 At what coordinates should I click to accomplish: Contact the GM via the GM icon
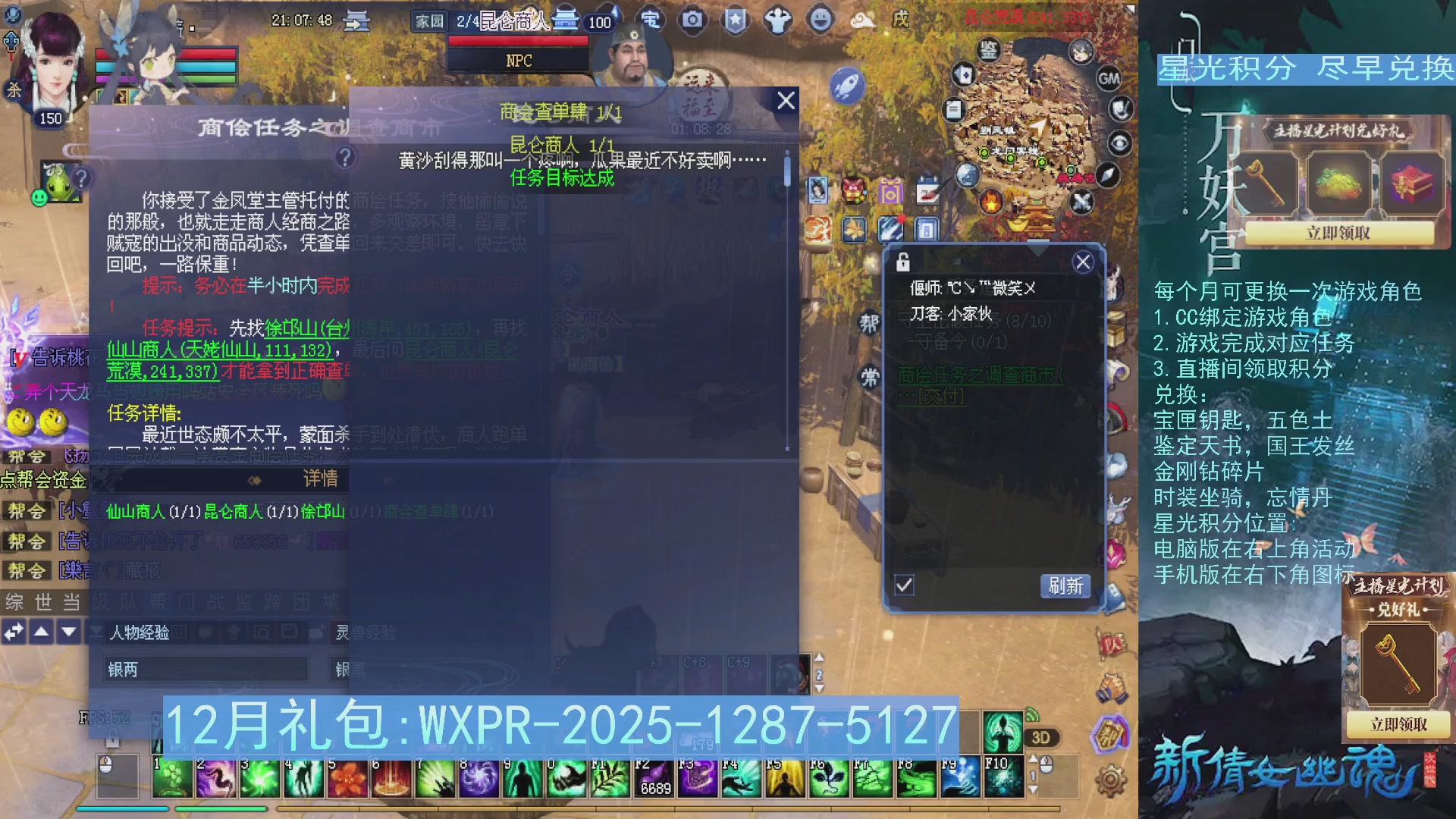point(1109,79)
